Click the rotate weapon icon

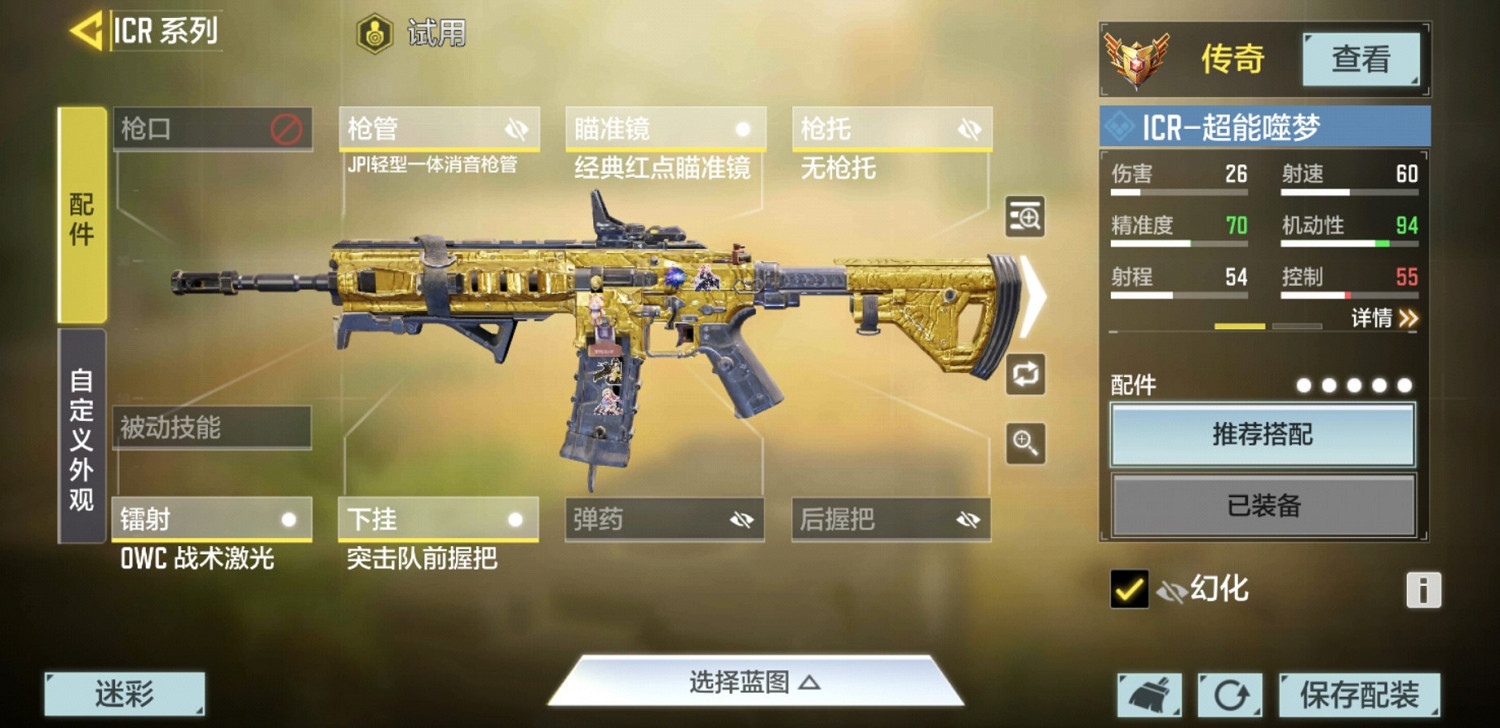1025,375
